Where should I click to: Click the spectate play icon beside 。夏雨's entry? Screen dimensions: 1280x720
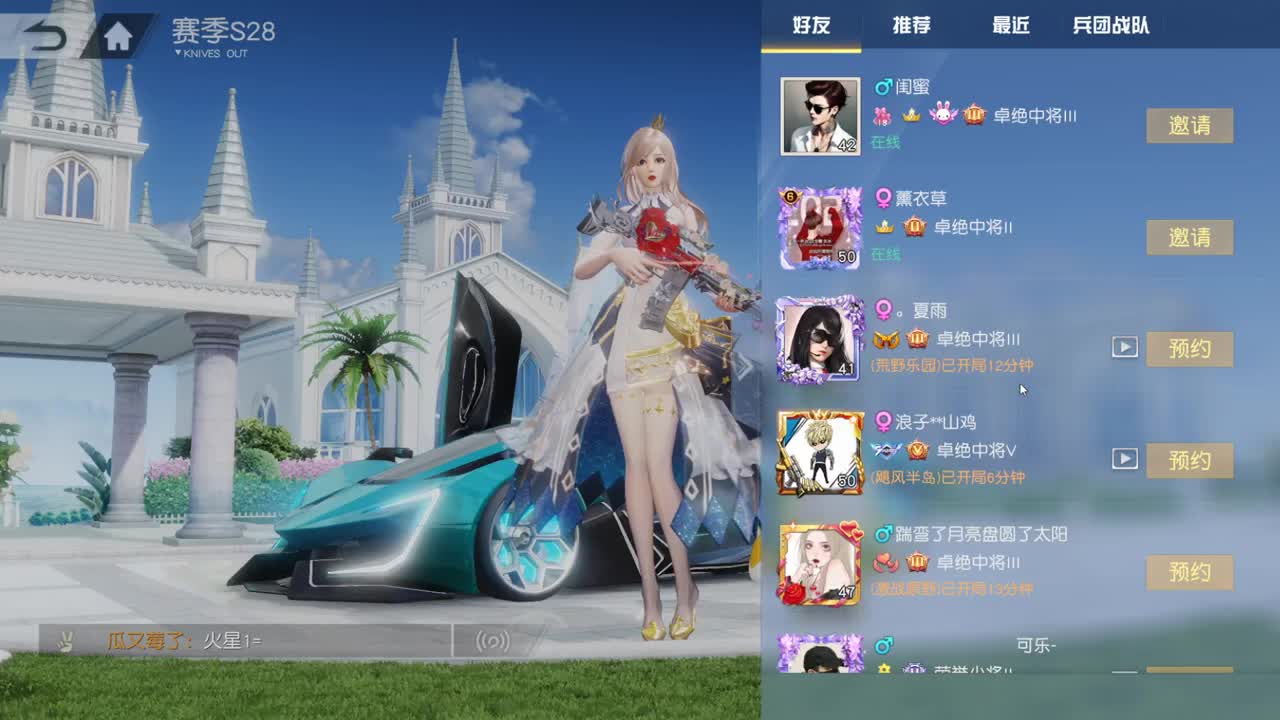point(1126,348)
